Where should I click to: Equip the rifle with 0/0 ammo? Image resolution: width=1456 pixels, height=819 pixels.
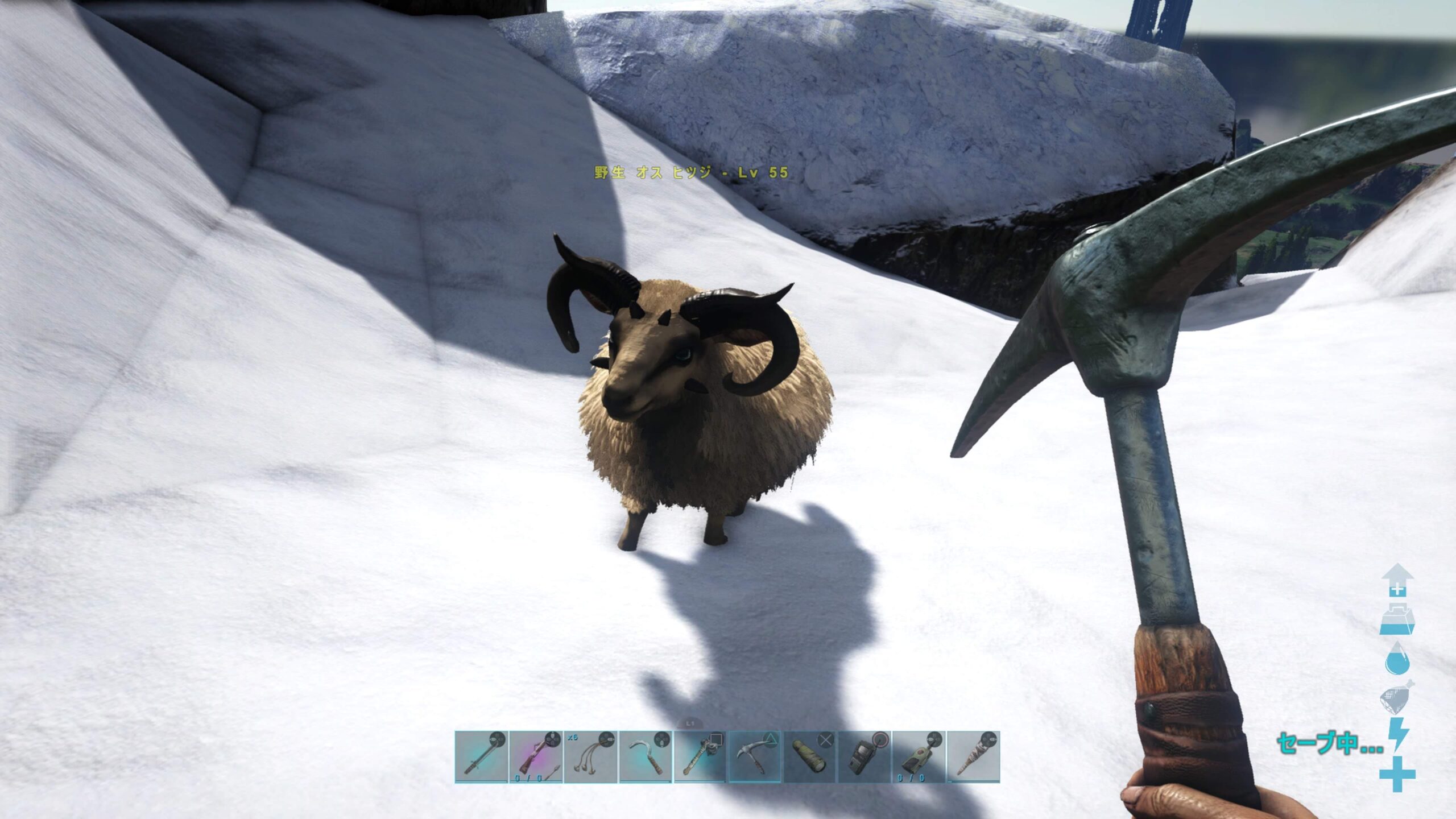click(x=536, y=757)
